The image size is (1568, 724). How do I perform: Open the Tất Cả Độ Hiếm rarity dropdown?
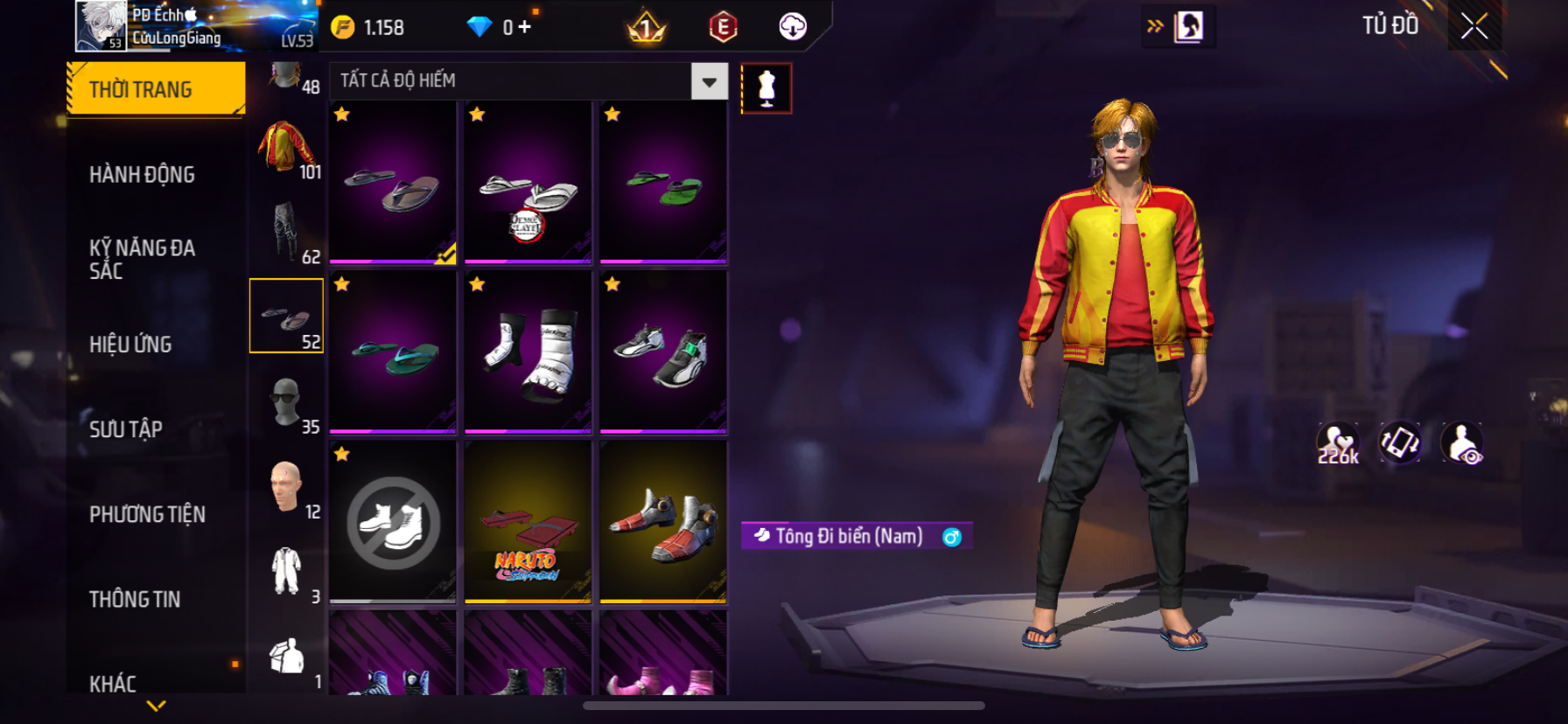coord(709,81)
